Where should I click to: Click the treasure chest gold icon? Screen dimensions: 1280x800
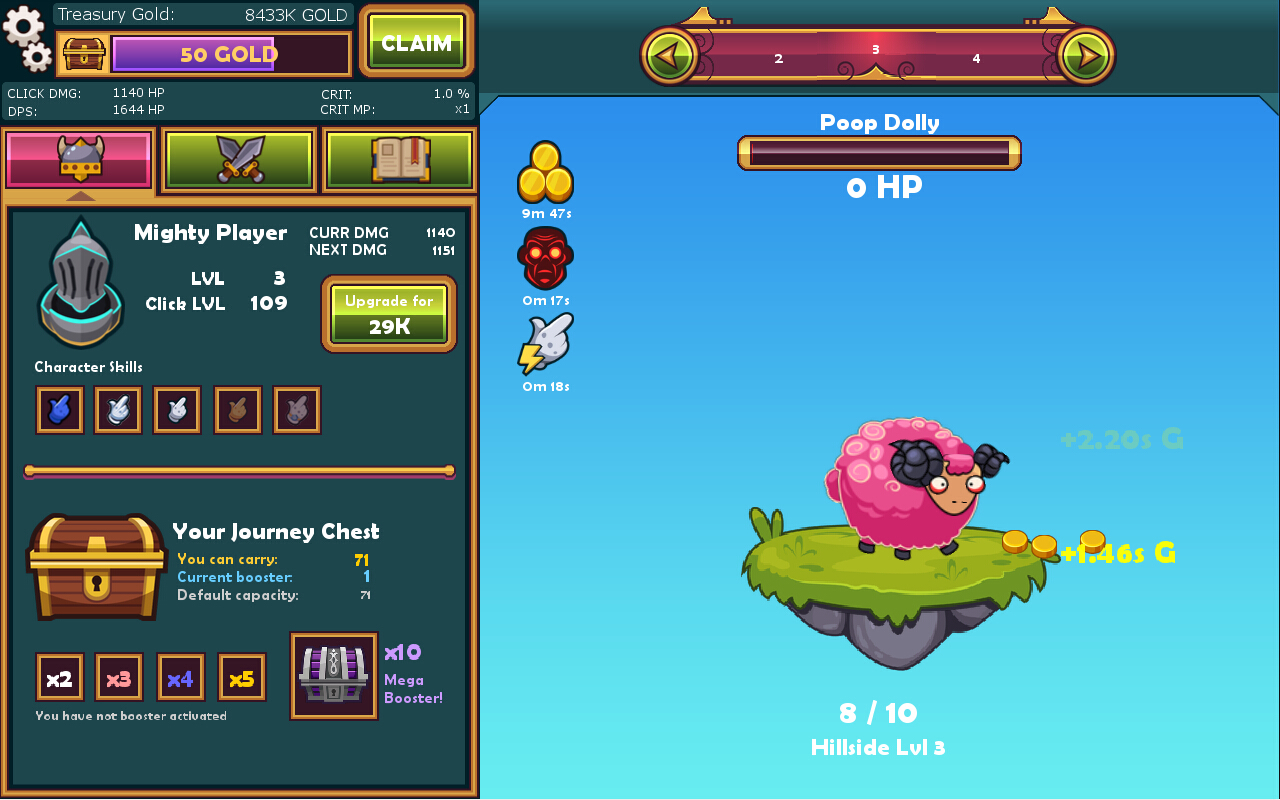[84, 54]
